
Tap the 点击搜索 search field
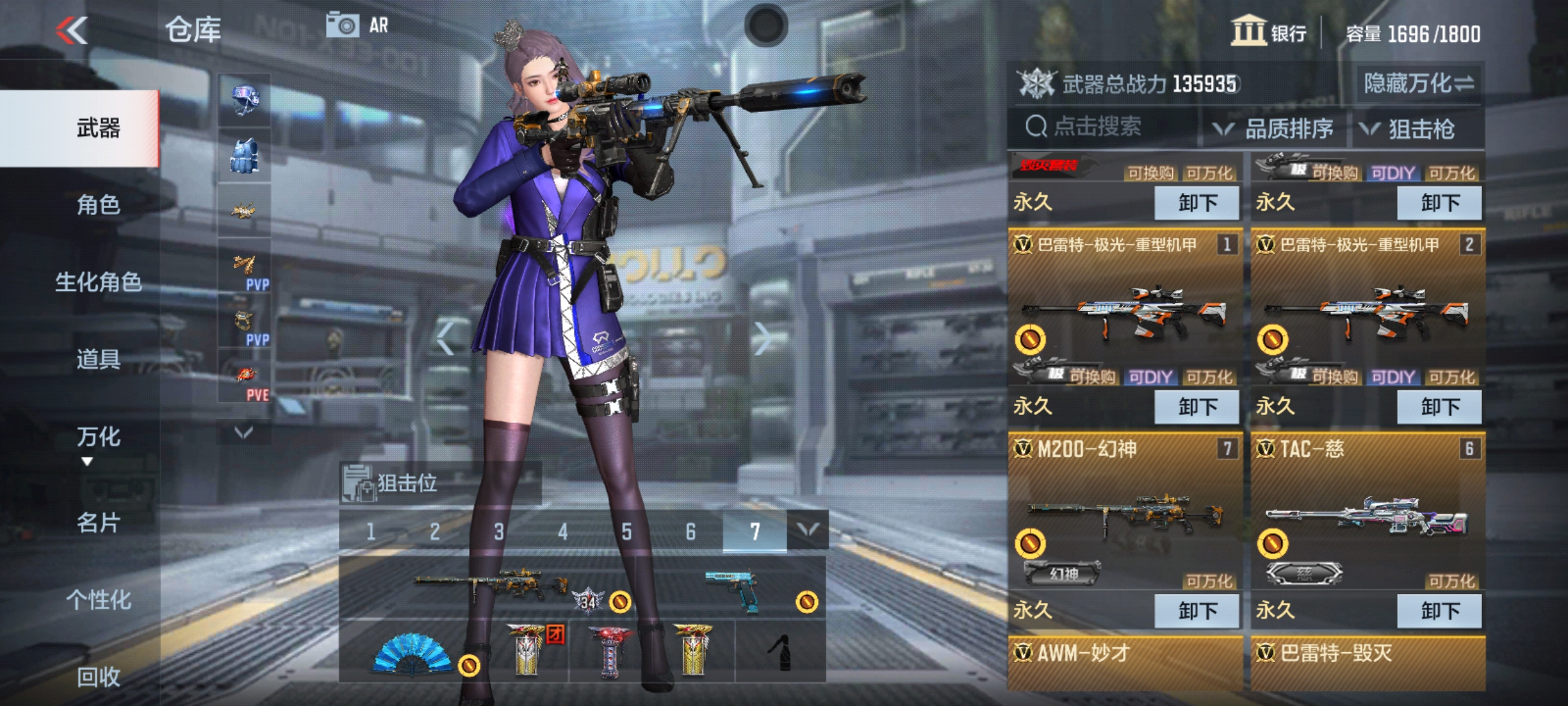coord(1099,127)
